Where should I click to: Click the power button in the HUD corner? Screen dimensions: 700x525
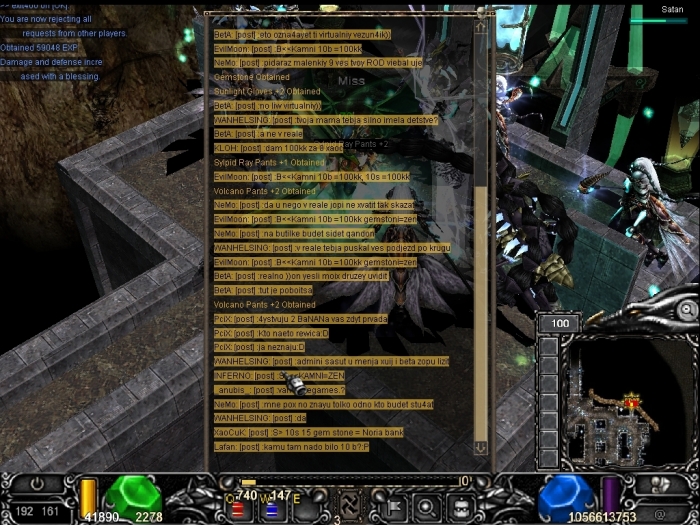point(38,483)
